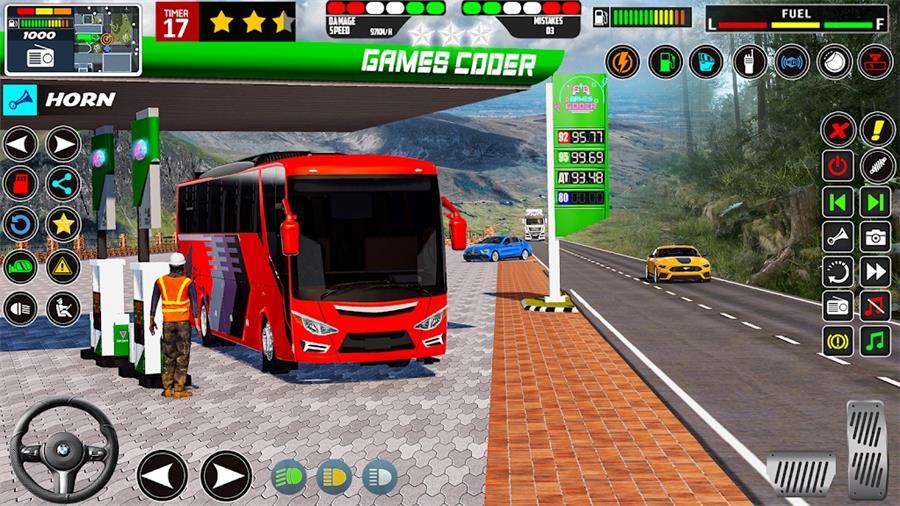
Task: Click the red X button
Action: [x=837, y=129]
